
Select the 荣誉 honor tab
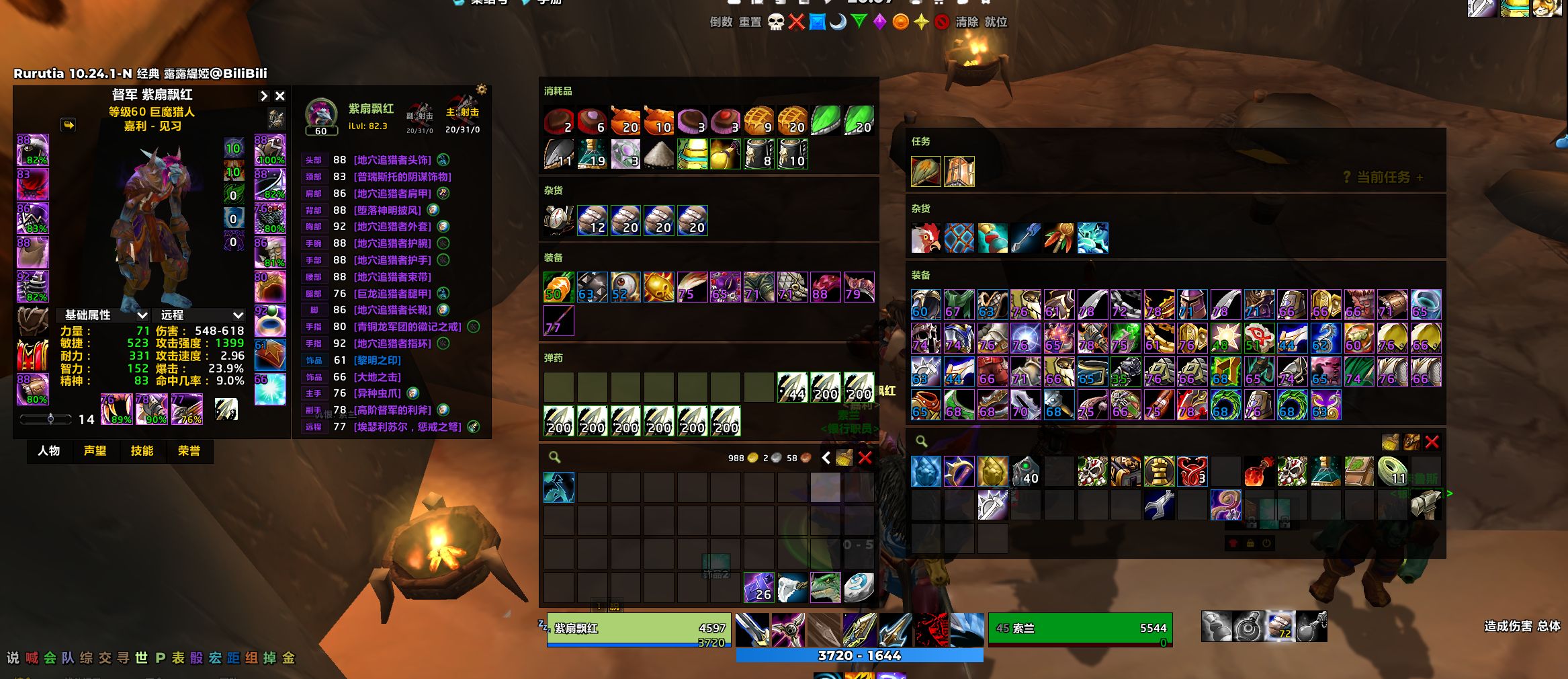pos(189,450)
